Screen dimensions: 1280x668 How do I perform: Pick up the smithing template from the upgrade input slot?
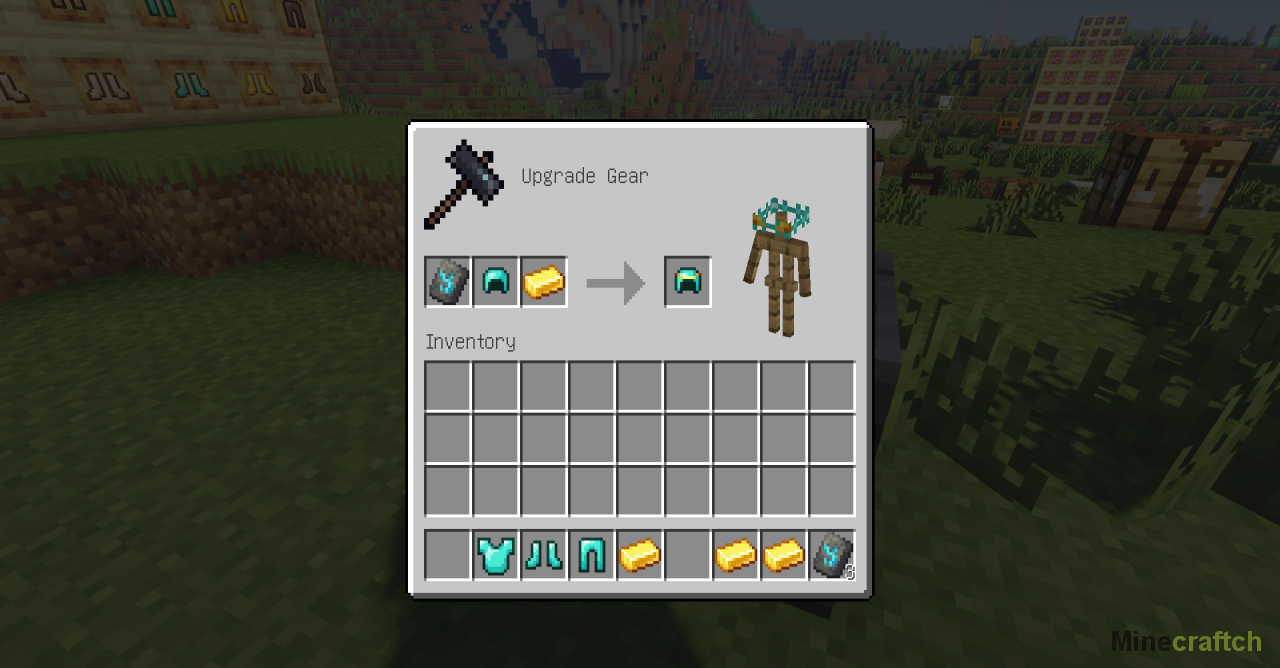click(447, 282)
